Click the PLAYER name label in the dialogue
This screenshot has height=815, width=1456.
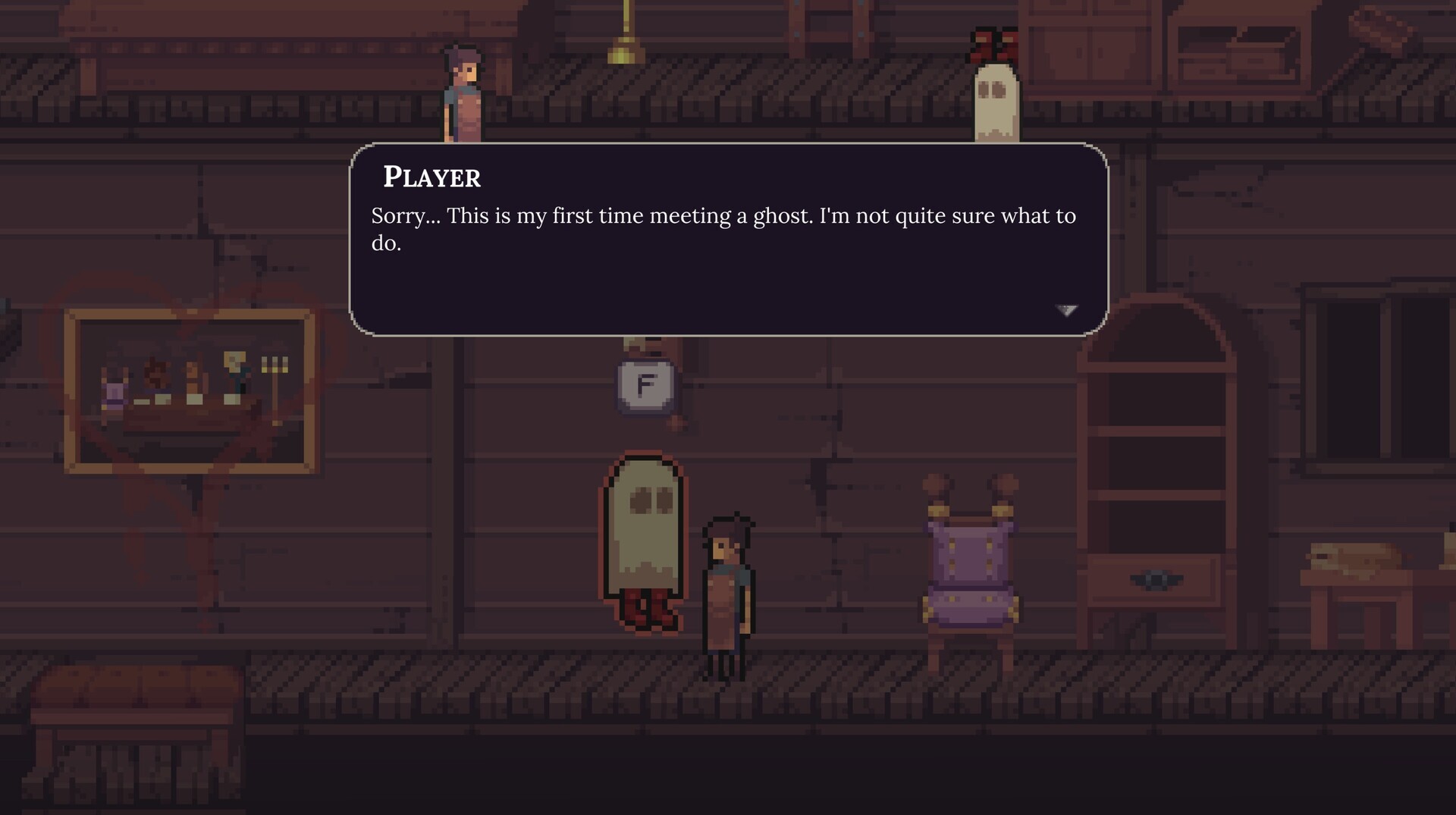tap(431, 177)
